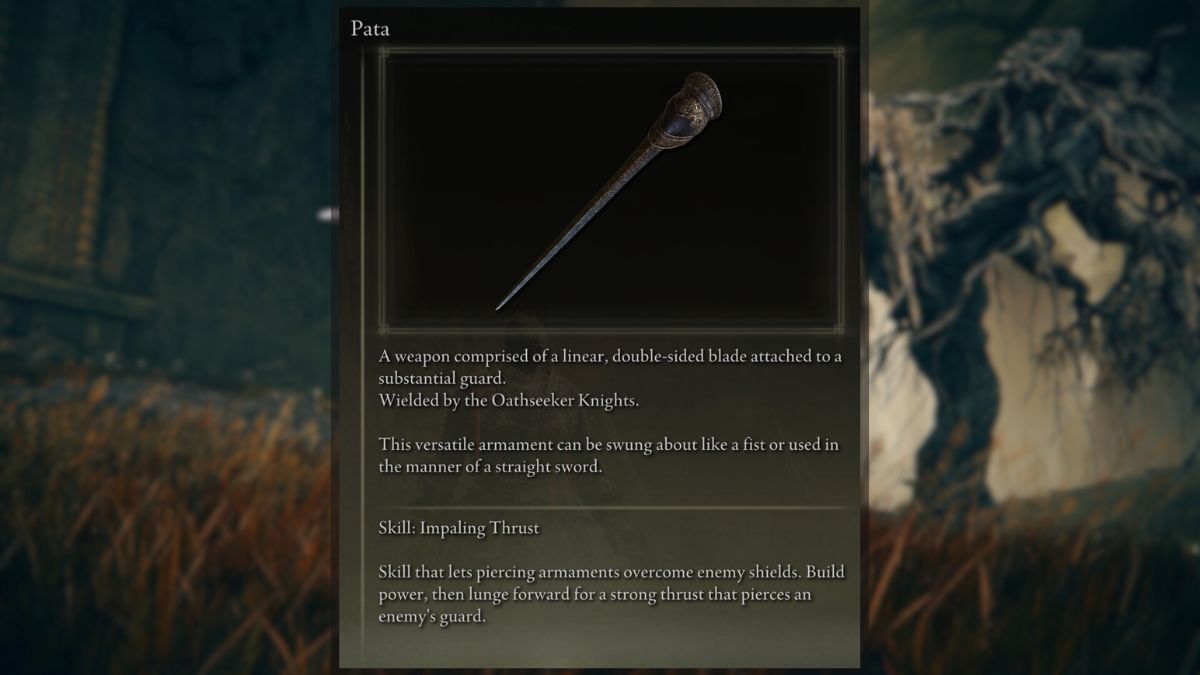1200x675 pixels.
Task: Click the Pata weapon preview image
Action: pyautogui.click(x=610, y=190)
